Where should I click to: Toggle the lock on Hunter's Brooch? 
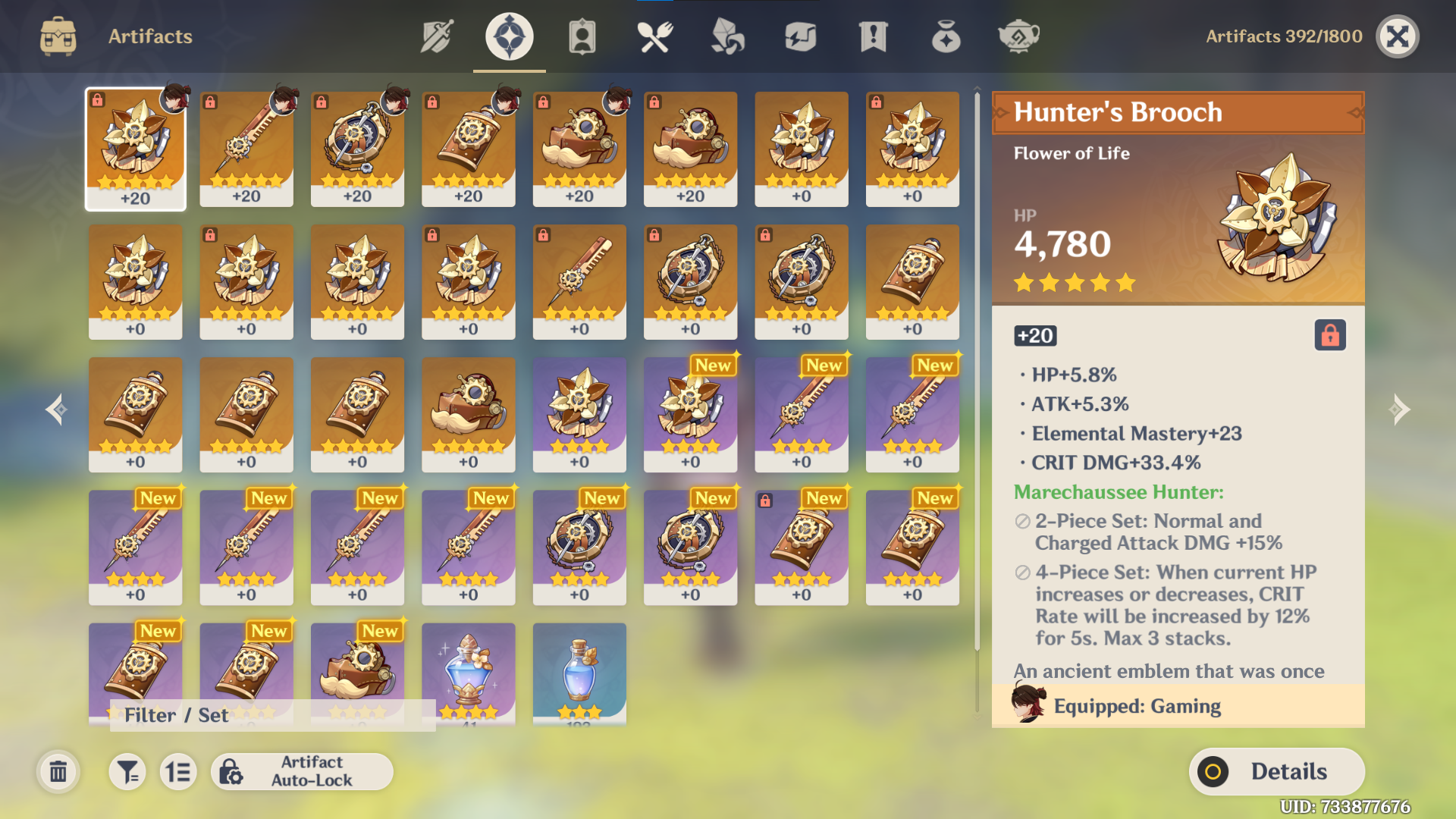coord(1330,335)
